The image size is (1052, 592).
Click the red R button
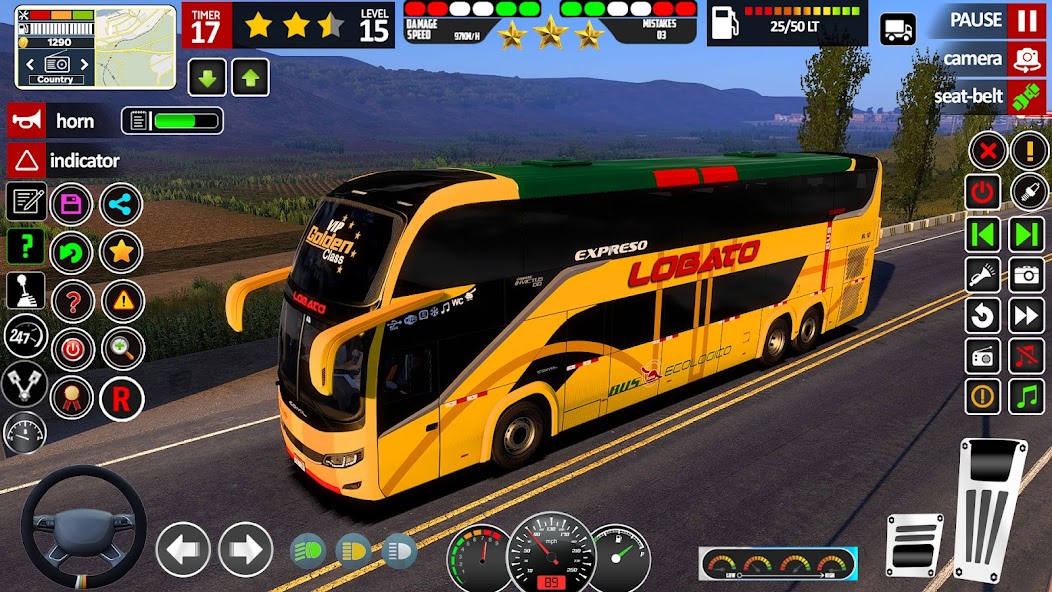click(121, 399)
